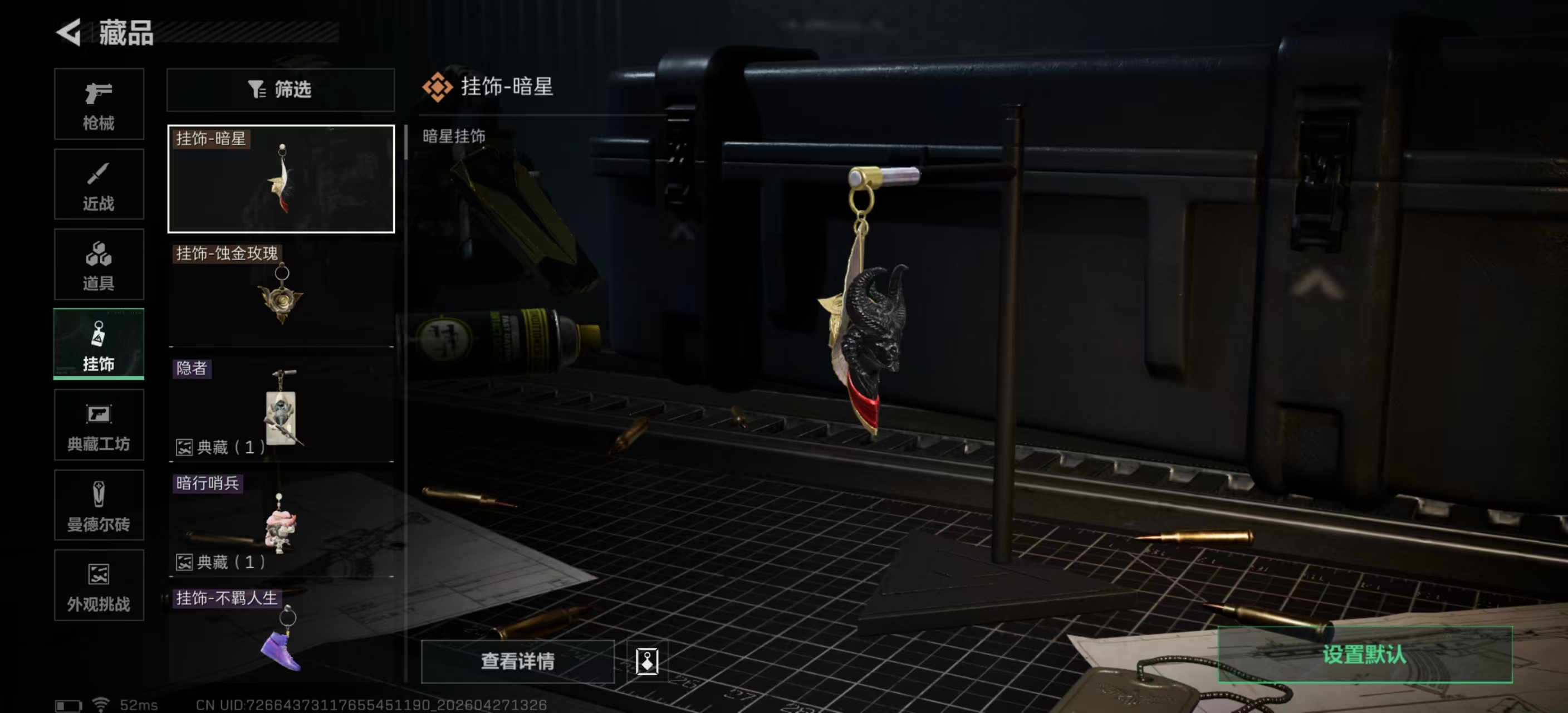Click the back arrow beside 藏品
Image resolution: width=1568 pixels, height=713 pixels.
pyautogui.click(x=69, y=33)
